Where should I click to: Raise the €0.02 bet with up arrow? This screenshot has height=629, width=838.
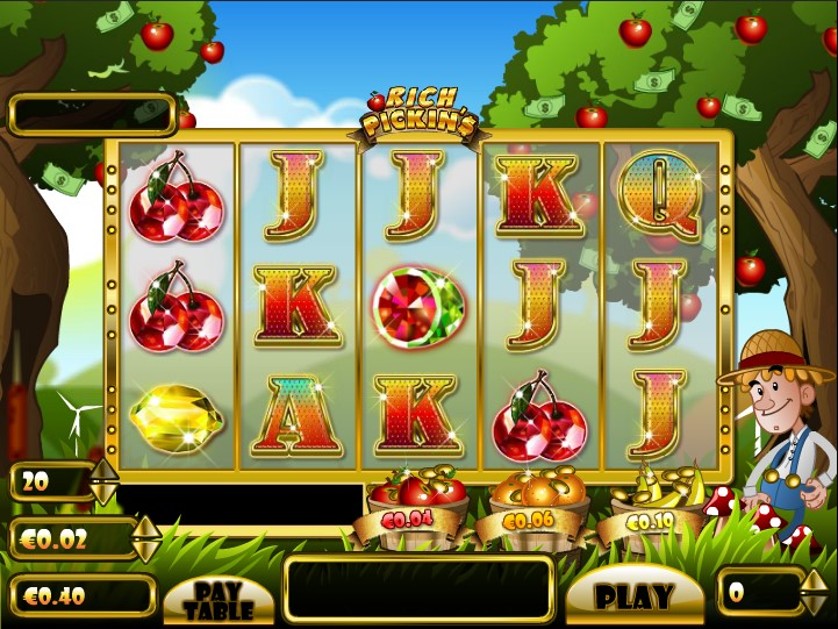coord(146,527)
